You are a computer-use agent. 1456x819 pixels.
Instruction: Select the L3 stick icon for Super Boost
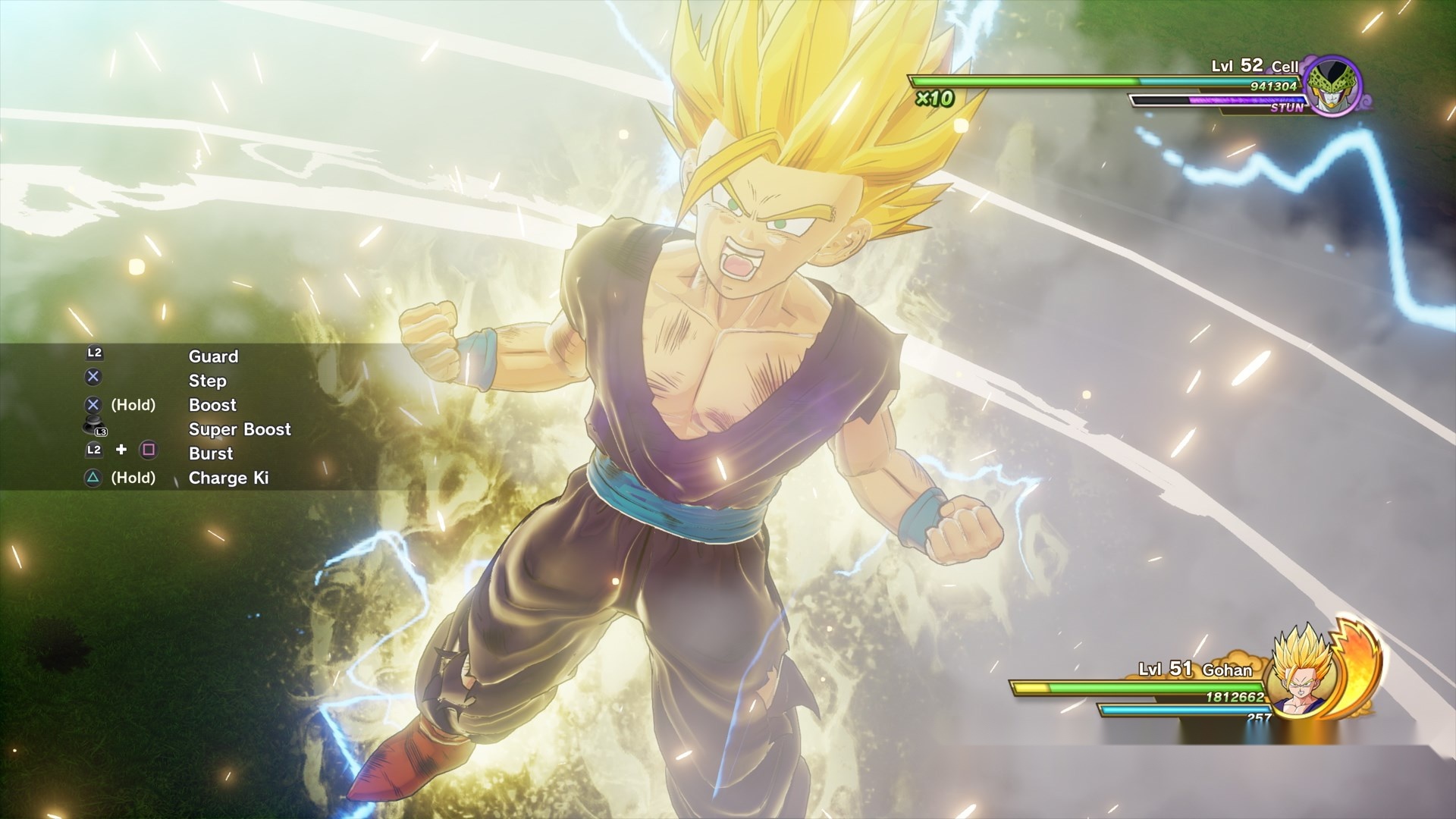coord(93,426)
